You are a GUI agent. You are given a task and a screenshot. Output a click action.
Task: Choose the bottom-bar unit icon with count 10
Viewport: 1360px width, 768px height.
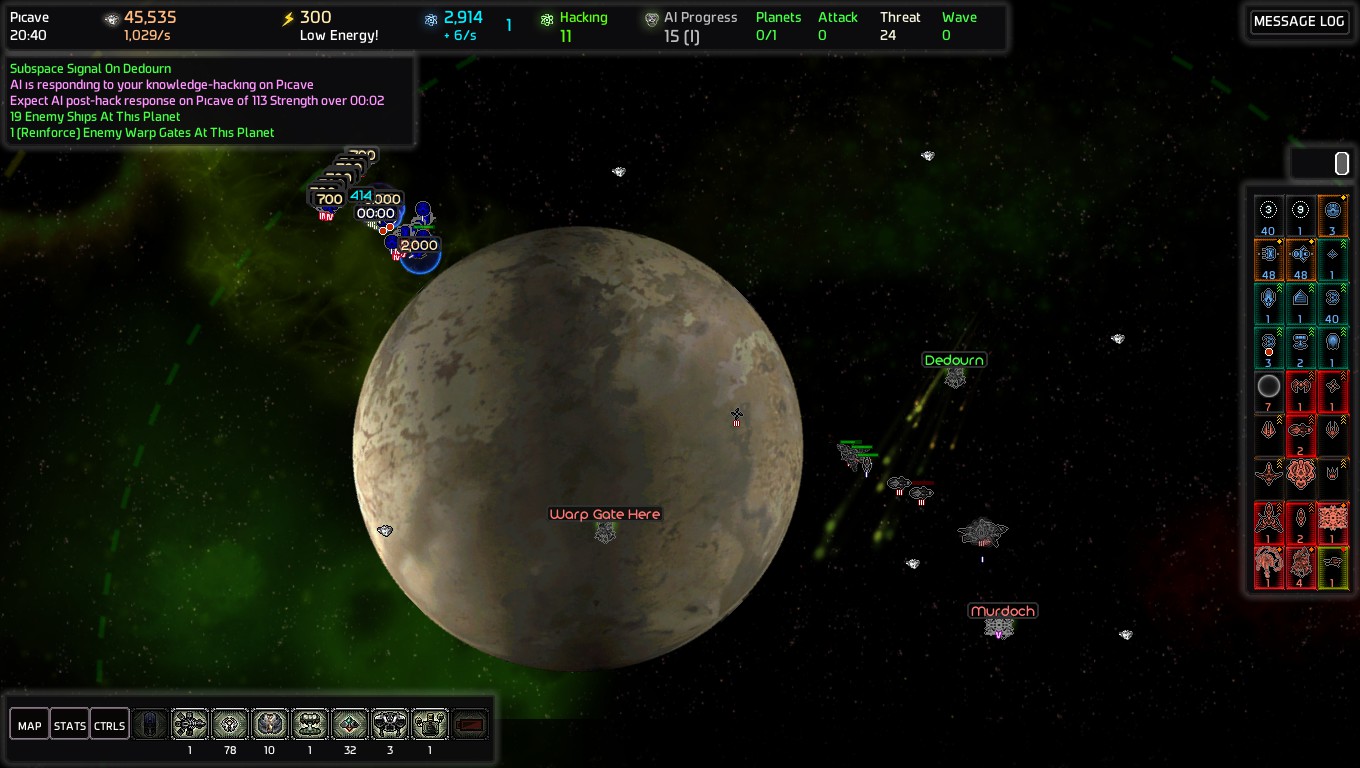pyautogui.click(x=270, y=724)
